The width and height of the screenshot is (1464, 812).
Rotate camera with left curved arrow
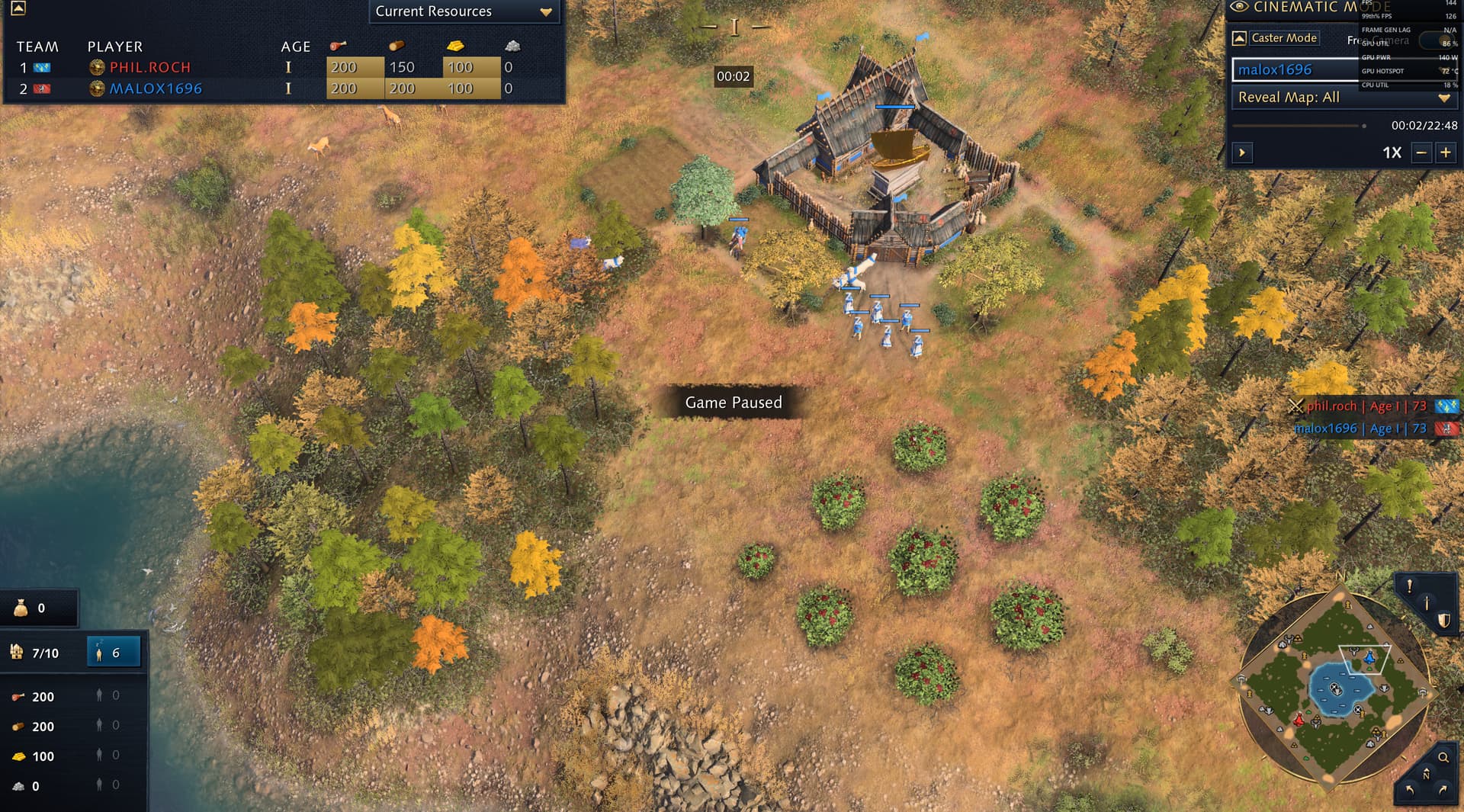pyautogui.click(x=1409, y=790)
